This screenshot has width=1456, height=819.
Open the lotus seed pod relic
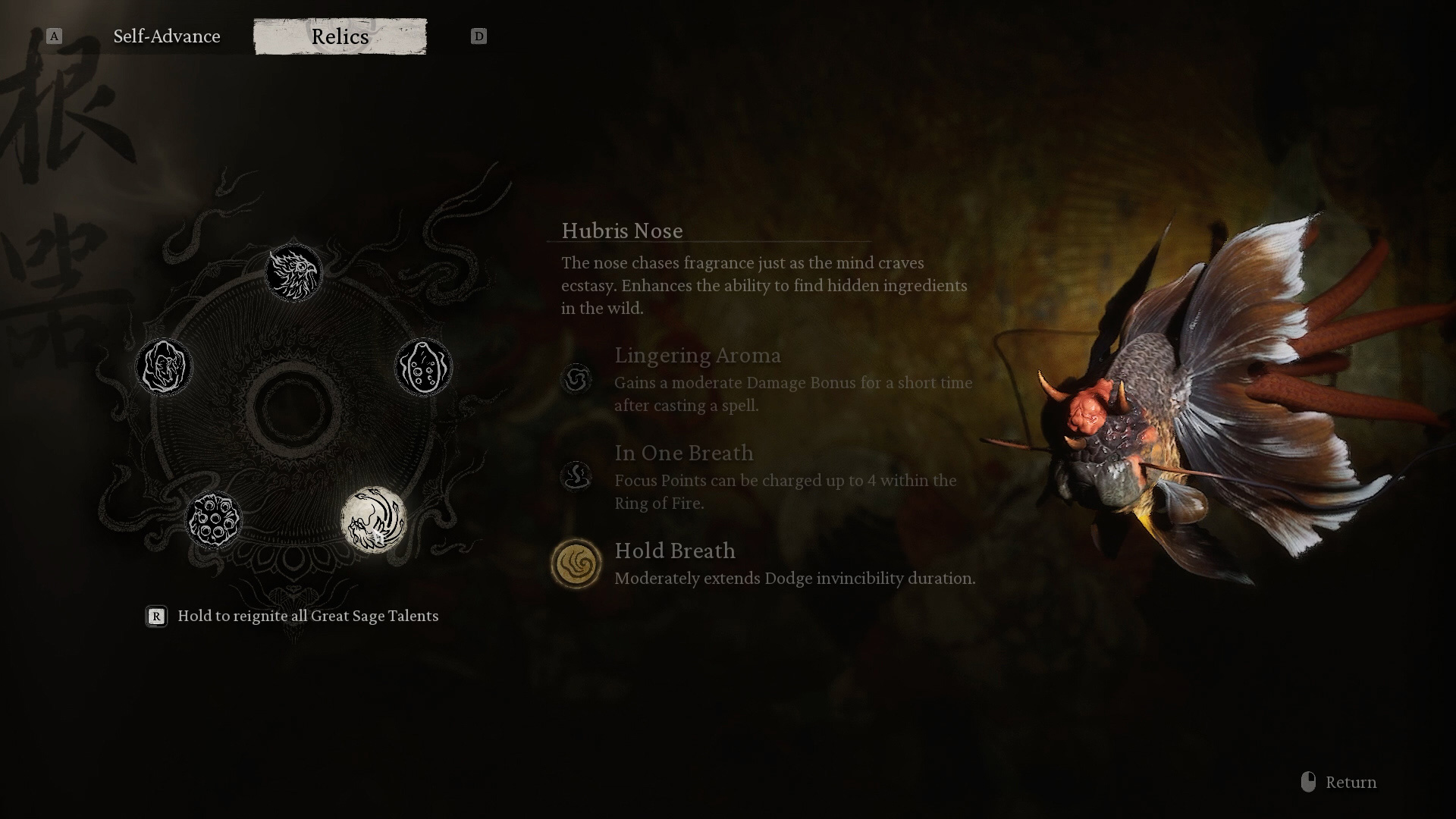pyautogui.click(x=214, y=520)
